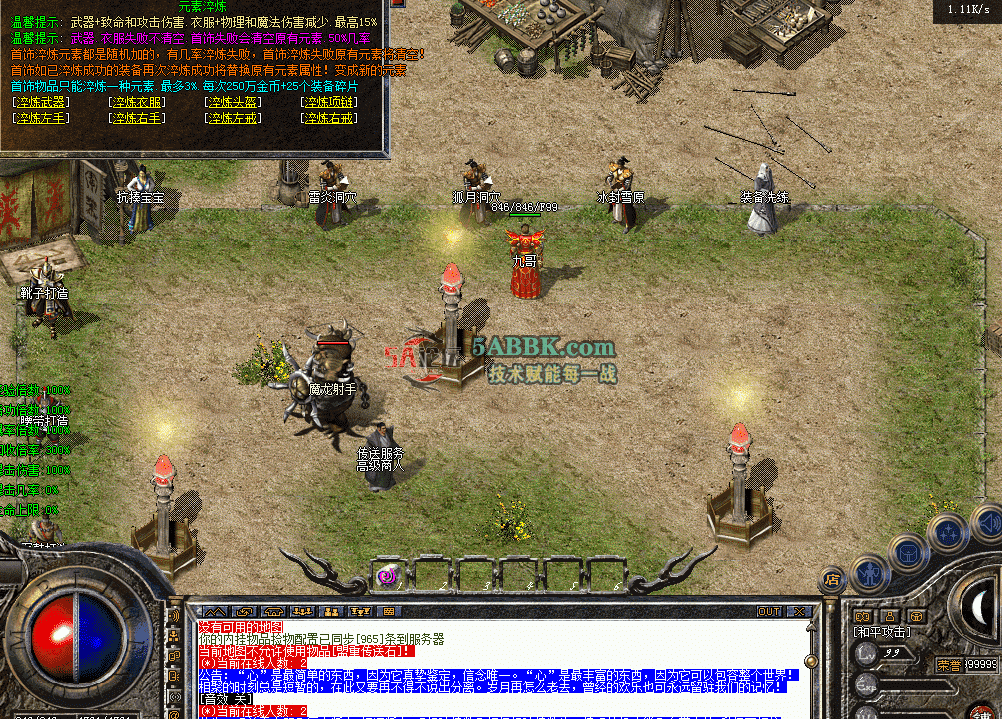The width and height of the screenshot is (1002, 719).
Task: Choose the 淬炼左戒 link
Action: tap(233, 118)
